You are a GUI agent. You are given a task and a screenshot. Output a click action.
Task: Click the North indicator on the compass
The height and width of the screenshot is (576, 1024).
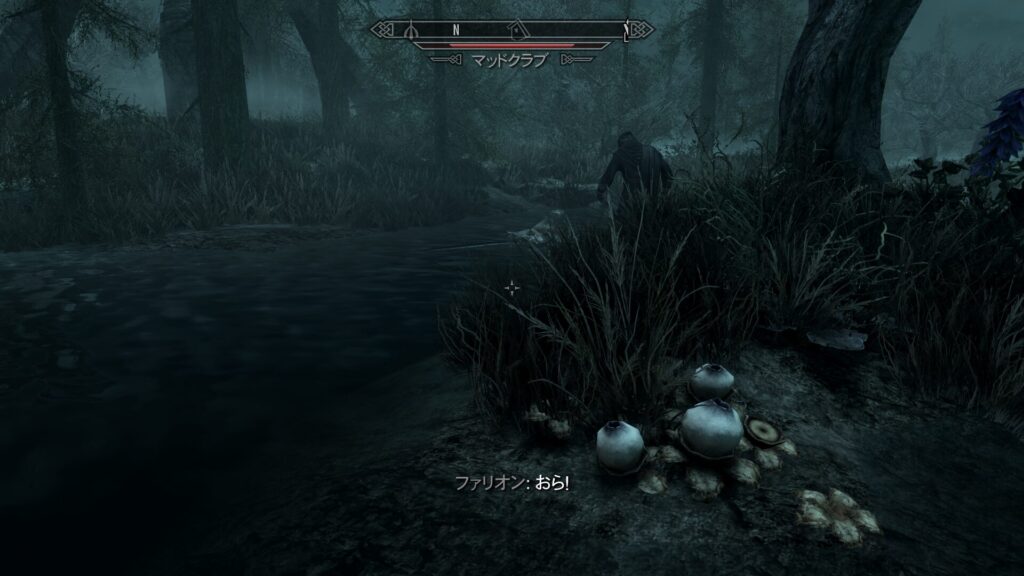(455, 29)
